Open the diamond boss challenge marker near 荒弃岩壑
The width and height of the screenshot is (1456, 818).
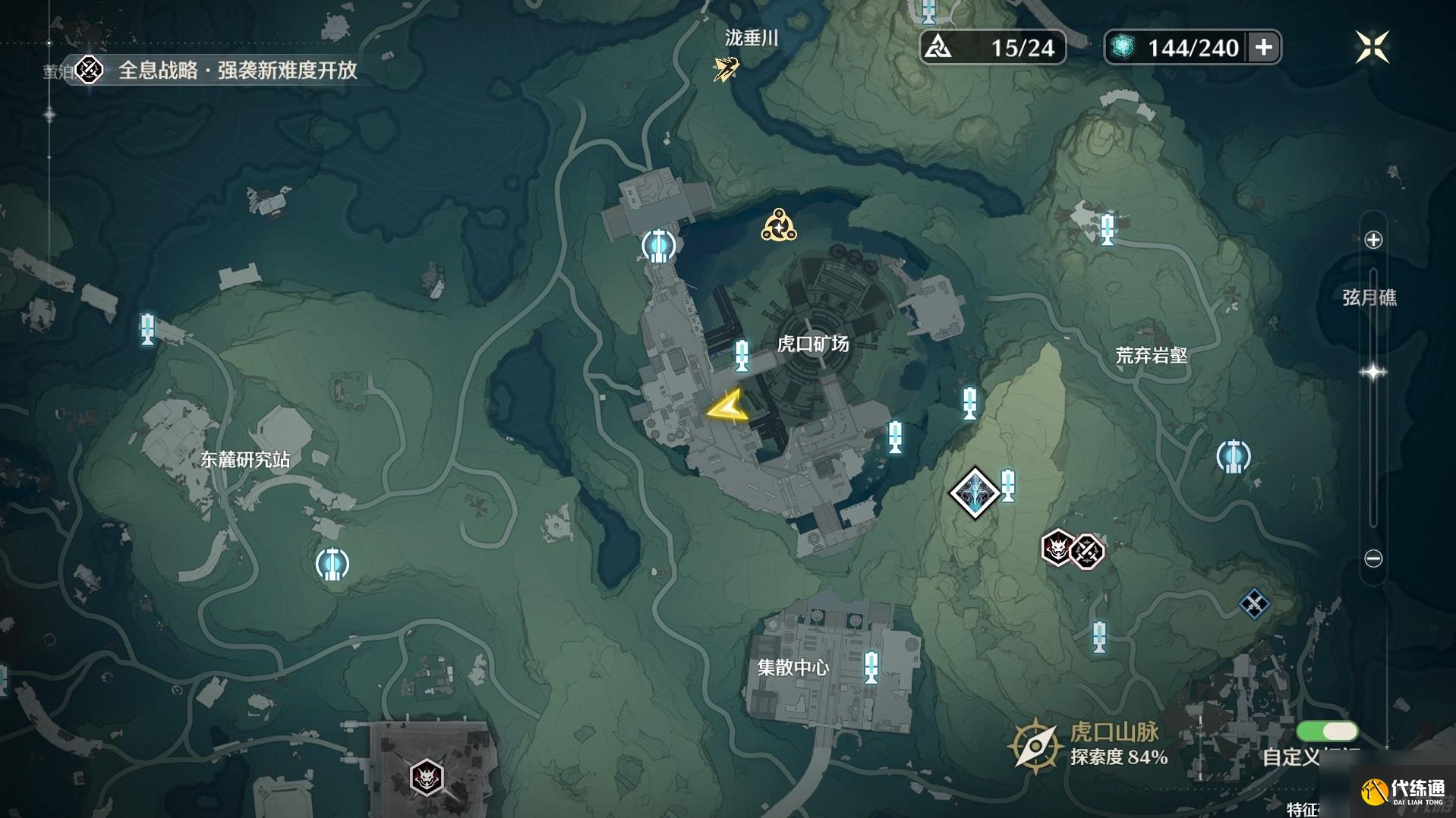[x=974, y=492]
